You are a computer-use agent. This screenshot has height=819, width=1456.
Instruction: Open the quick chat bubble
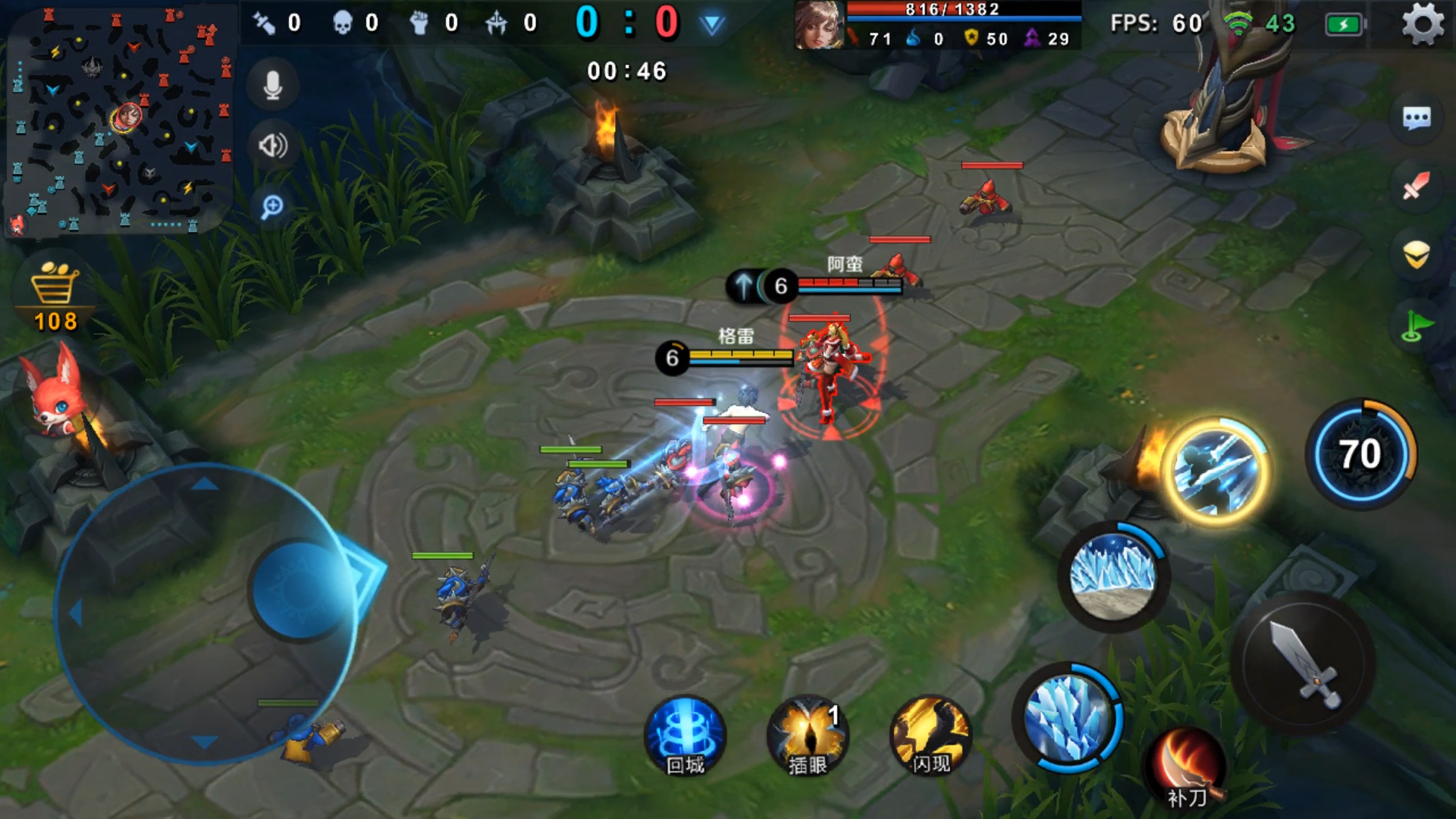pos(1416,118)
